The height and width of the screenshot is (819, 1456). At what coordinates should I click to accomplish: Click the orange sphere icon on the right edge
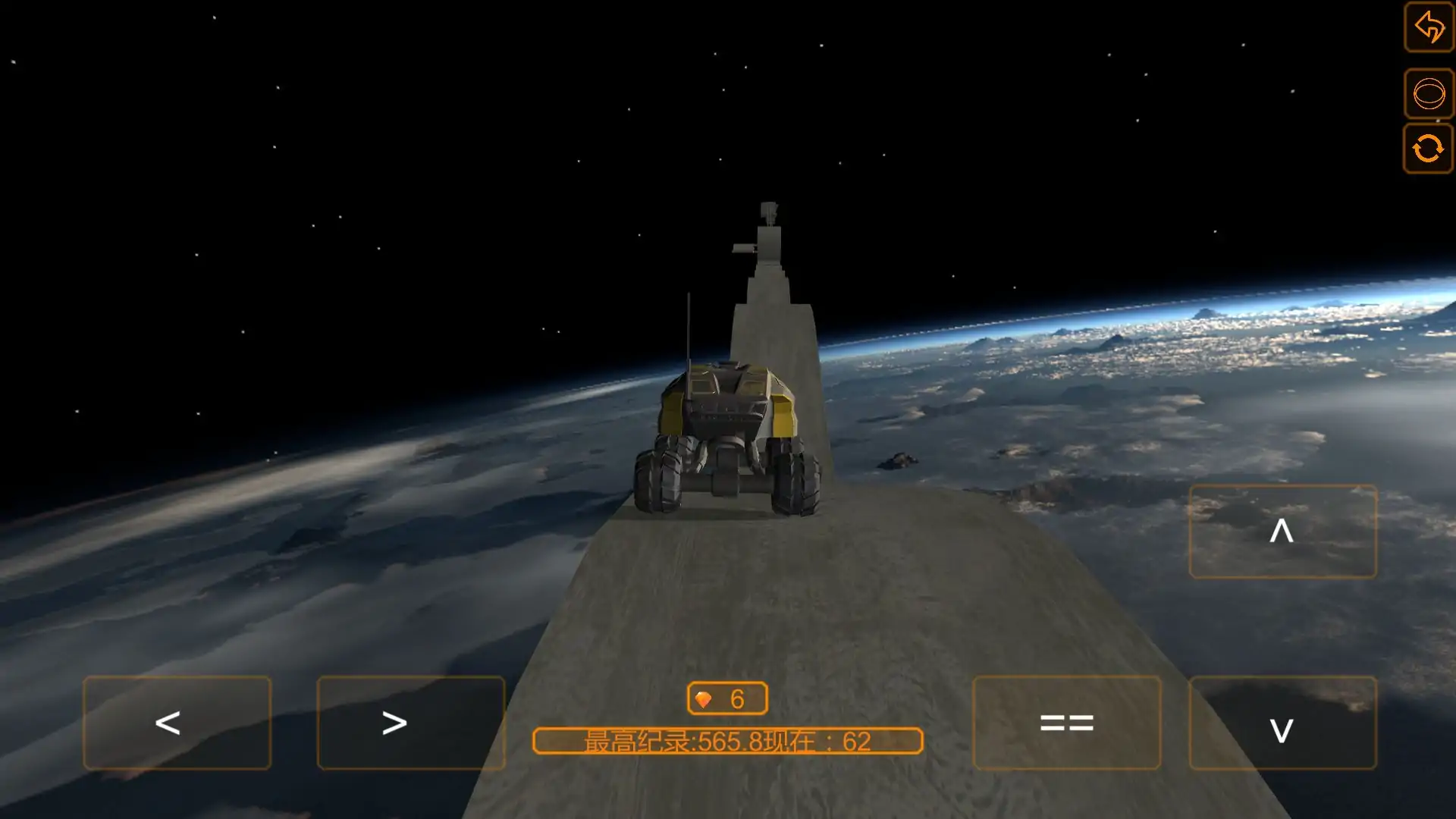(x=1429, y=94)
